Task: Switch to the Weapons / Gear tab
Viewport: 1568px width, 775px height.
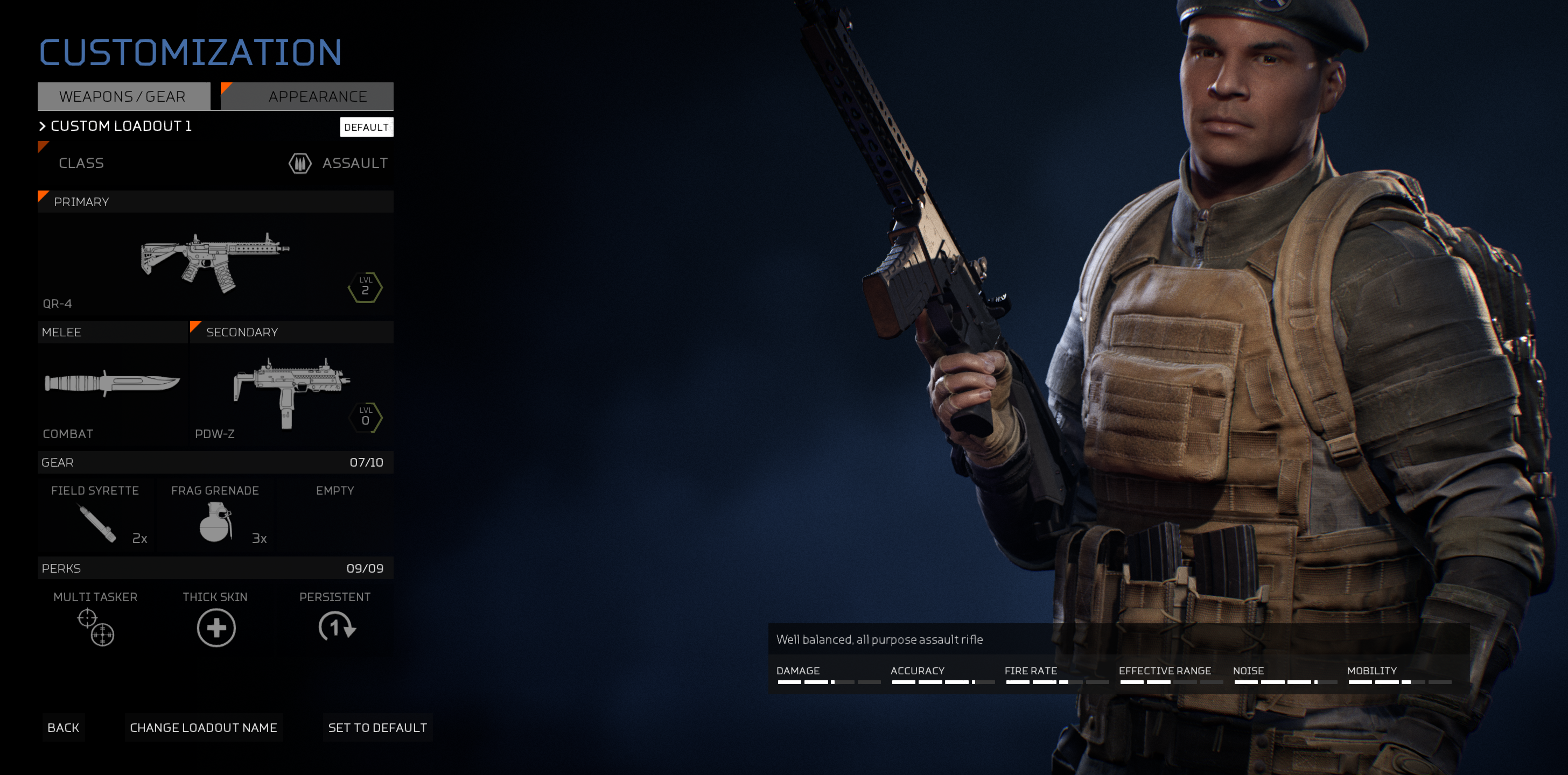Action: click(x=123, y=96)
